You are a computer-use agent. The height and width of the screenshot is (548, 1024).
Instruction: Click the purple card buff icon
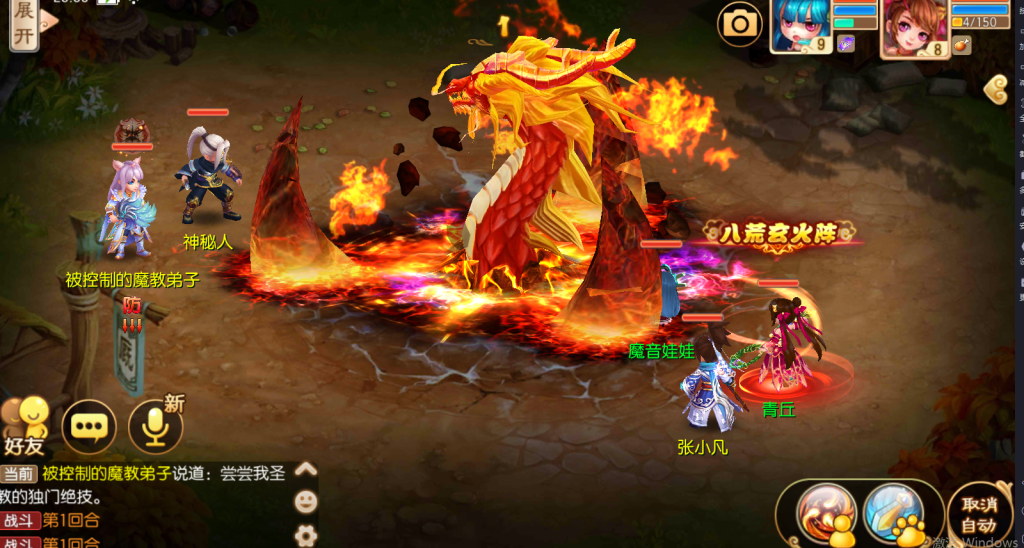(846, 44)
